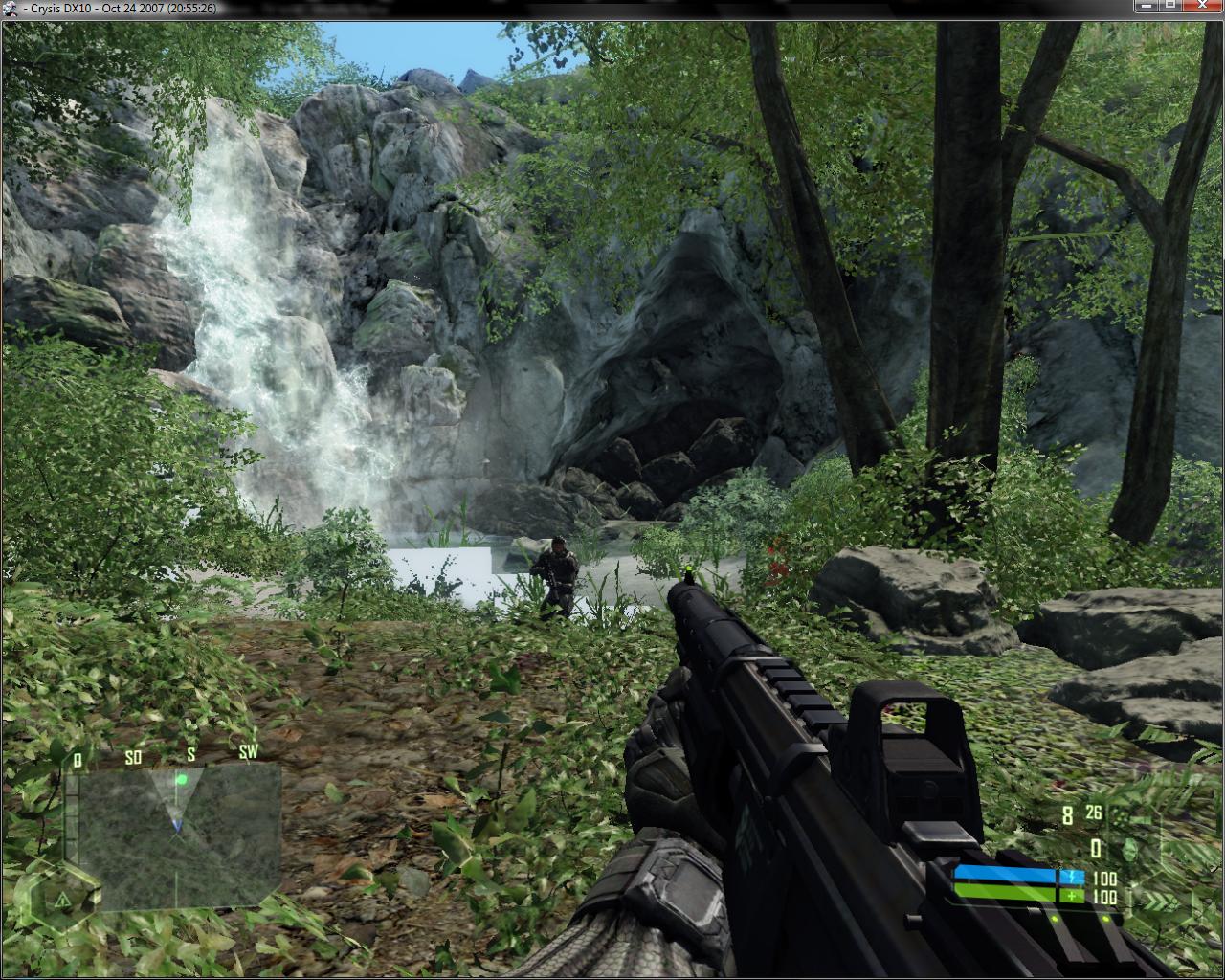Click the elevation tick marks on the minimap's left edge
1225x980 pixels.
73,815
